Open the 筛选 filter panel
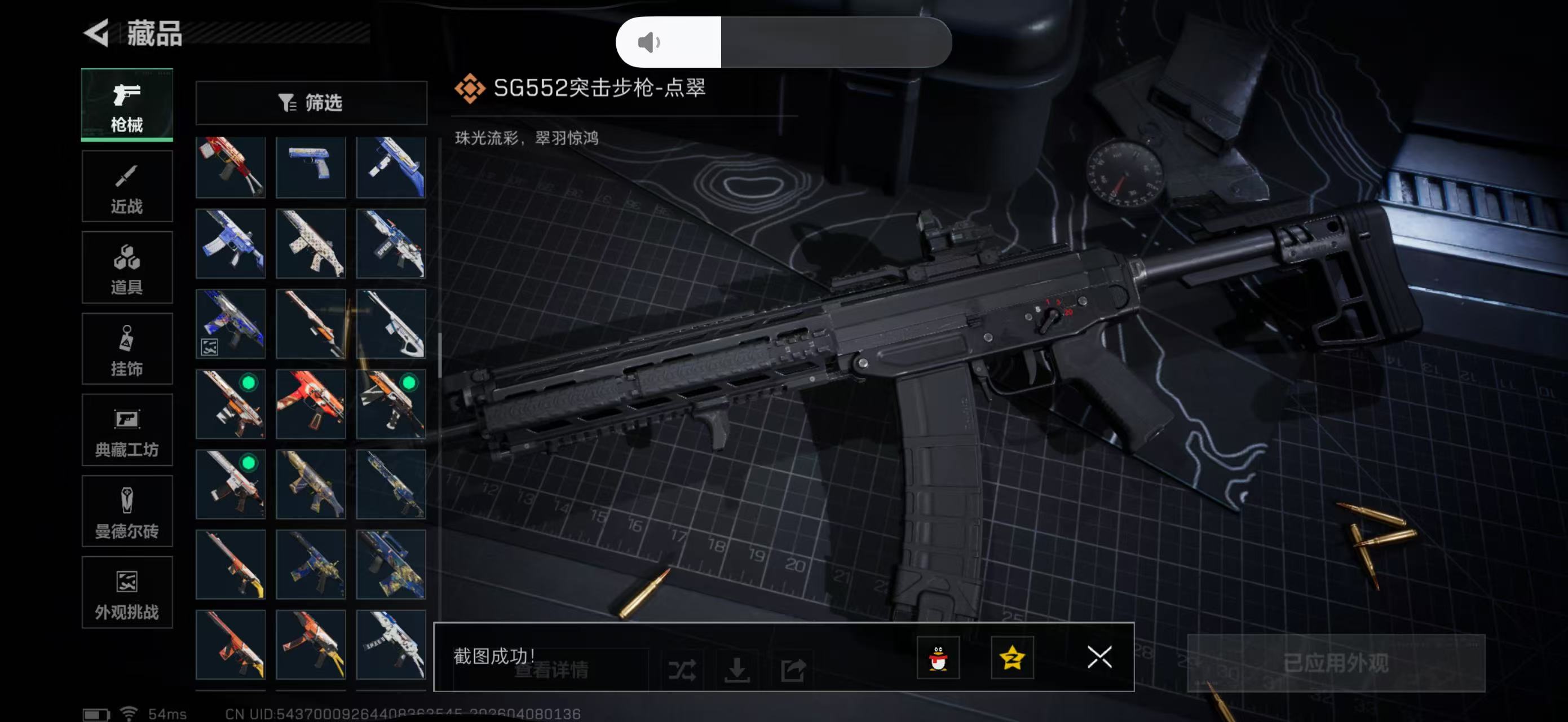The width and height of the screenshot is (1568, 722). 312,103
